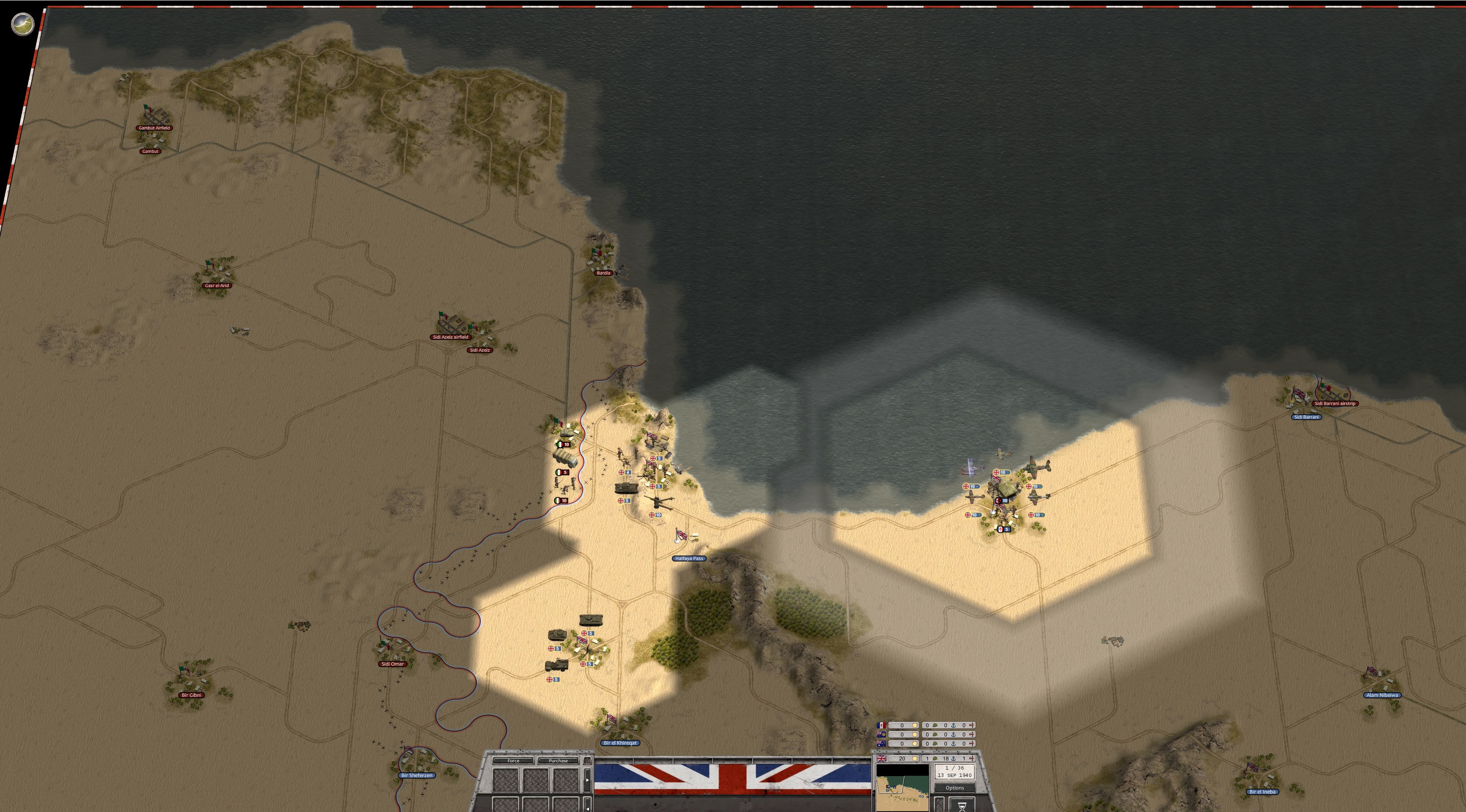Open the Options menu

955,788
